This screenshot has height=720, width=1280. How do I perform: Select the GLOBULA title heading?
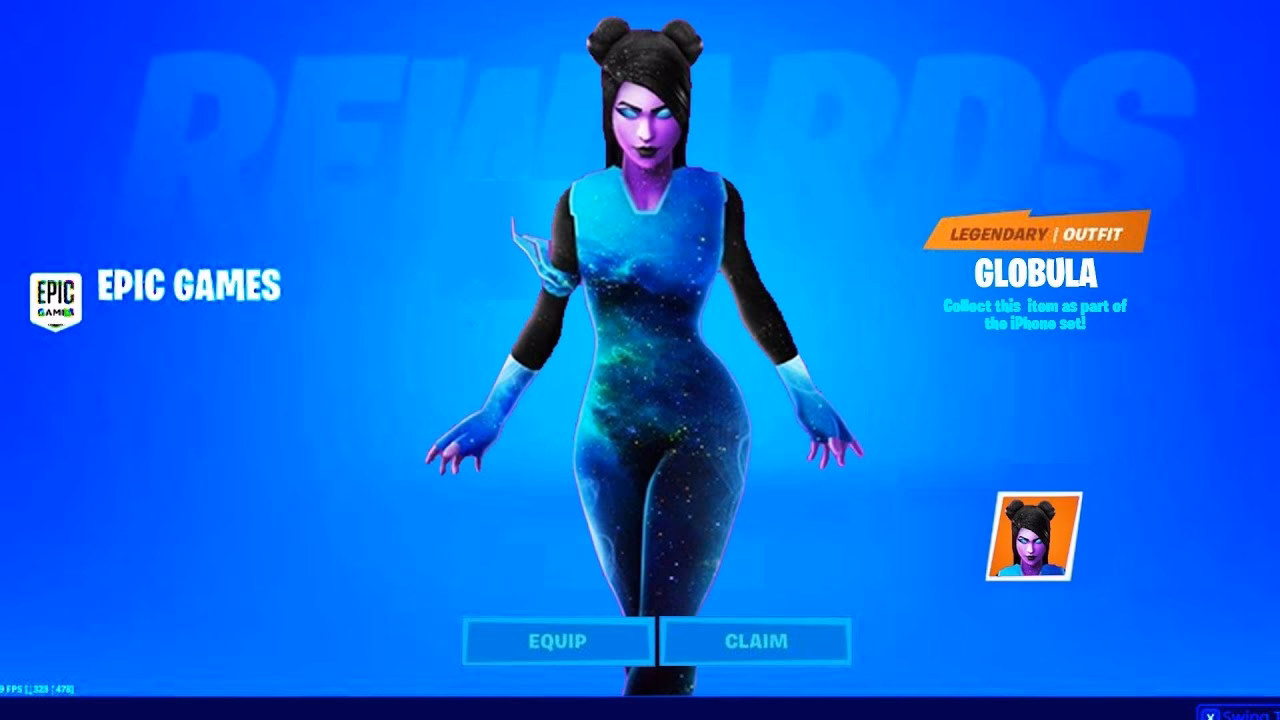(1037, 270)
